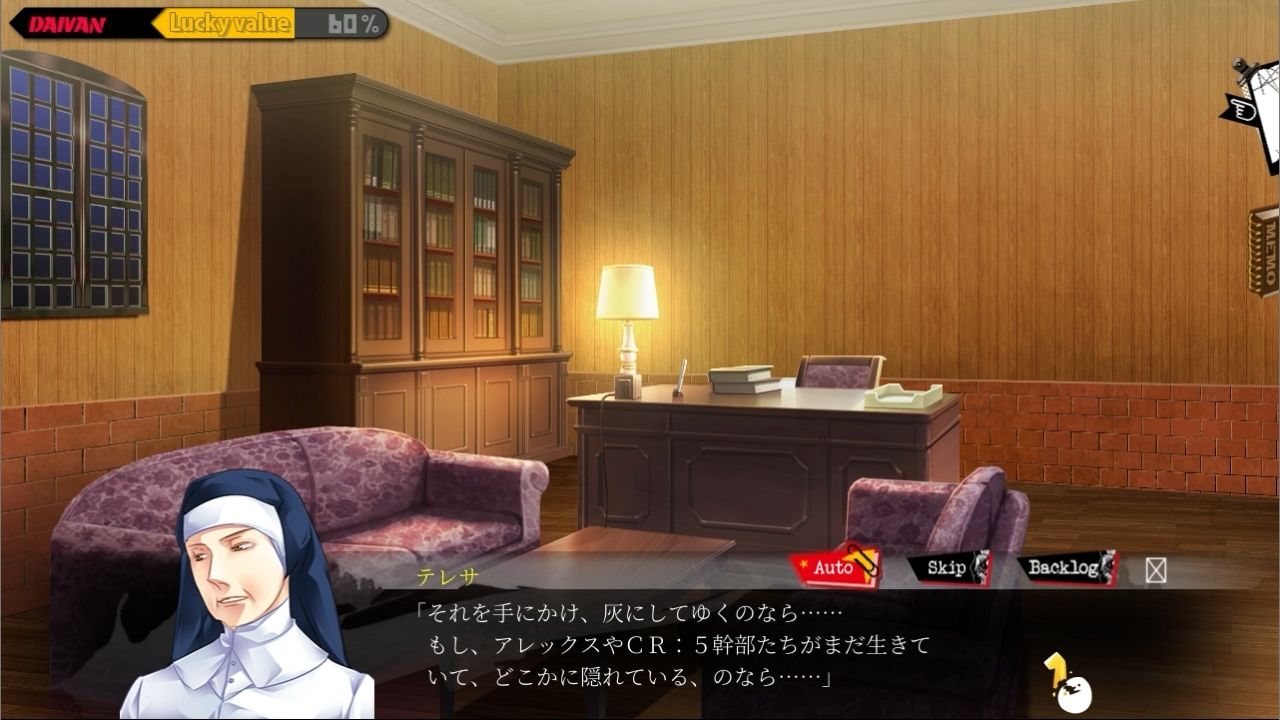
Task: Hide the dialogue window with the box icon
Action: tap(1155, 570)
